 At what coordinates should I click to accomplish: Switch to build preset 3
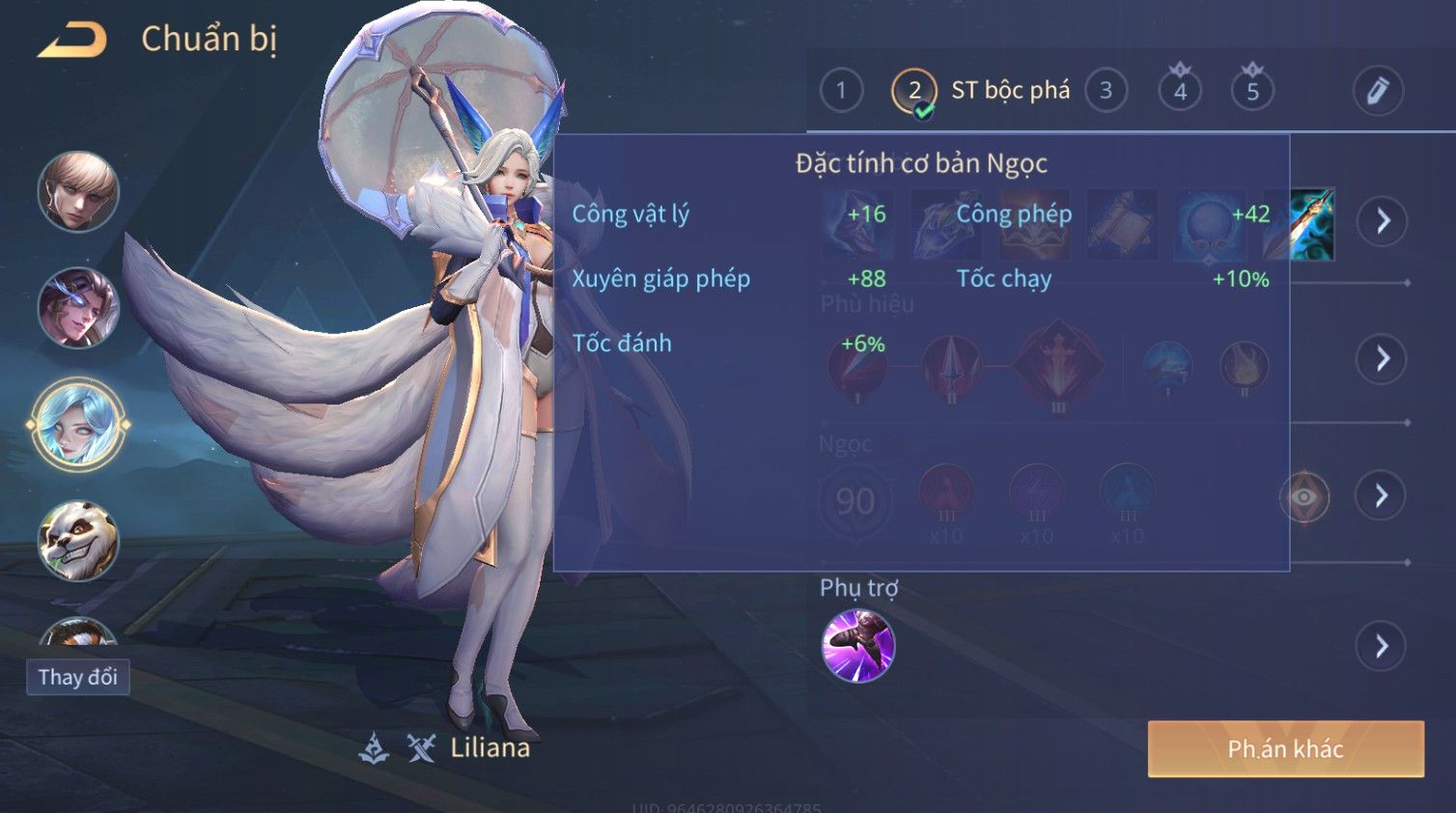click(x=1106, y=91)
